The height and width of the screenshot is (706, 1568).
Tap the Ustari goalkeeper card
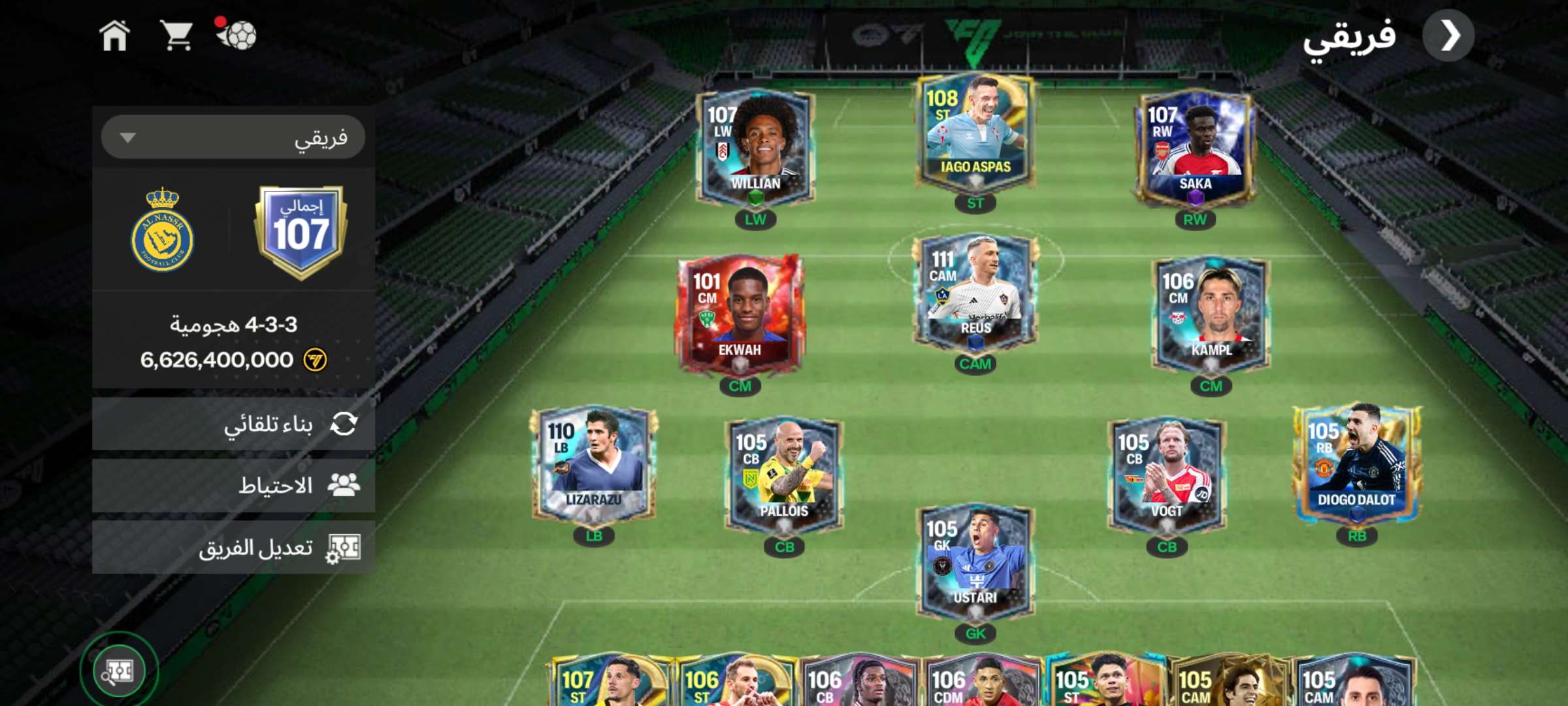975,562
